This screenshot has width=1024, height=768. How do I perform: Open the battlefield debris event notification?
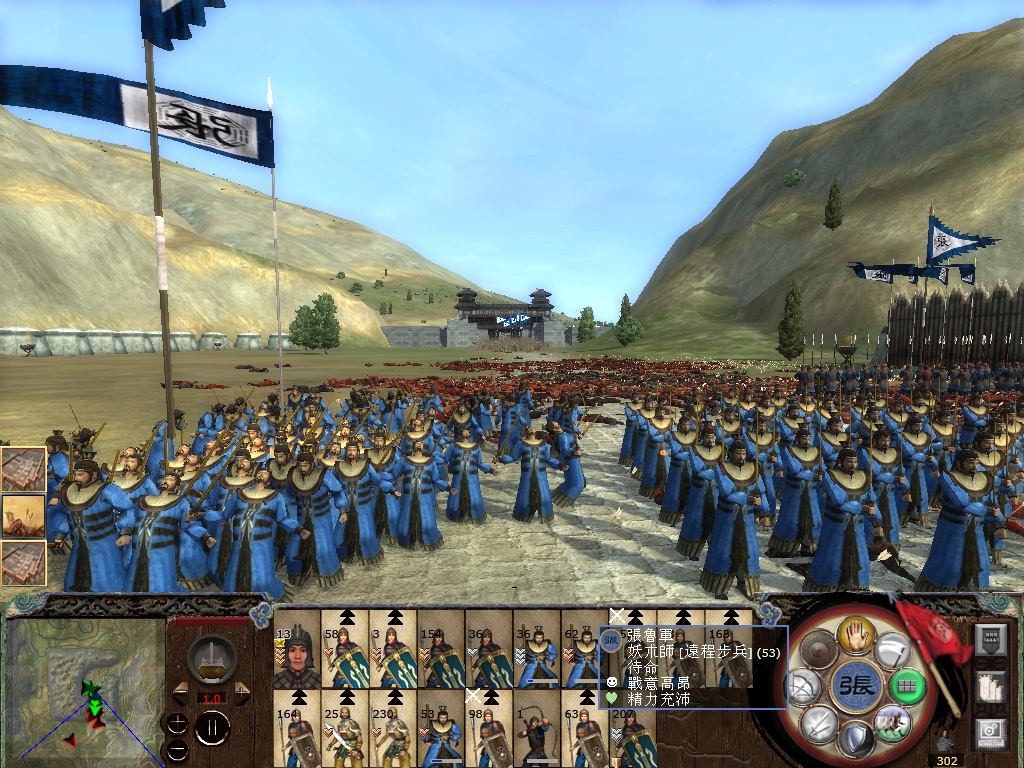[23, 517]
